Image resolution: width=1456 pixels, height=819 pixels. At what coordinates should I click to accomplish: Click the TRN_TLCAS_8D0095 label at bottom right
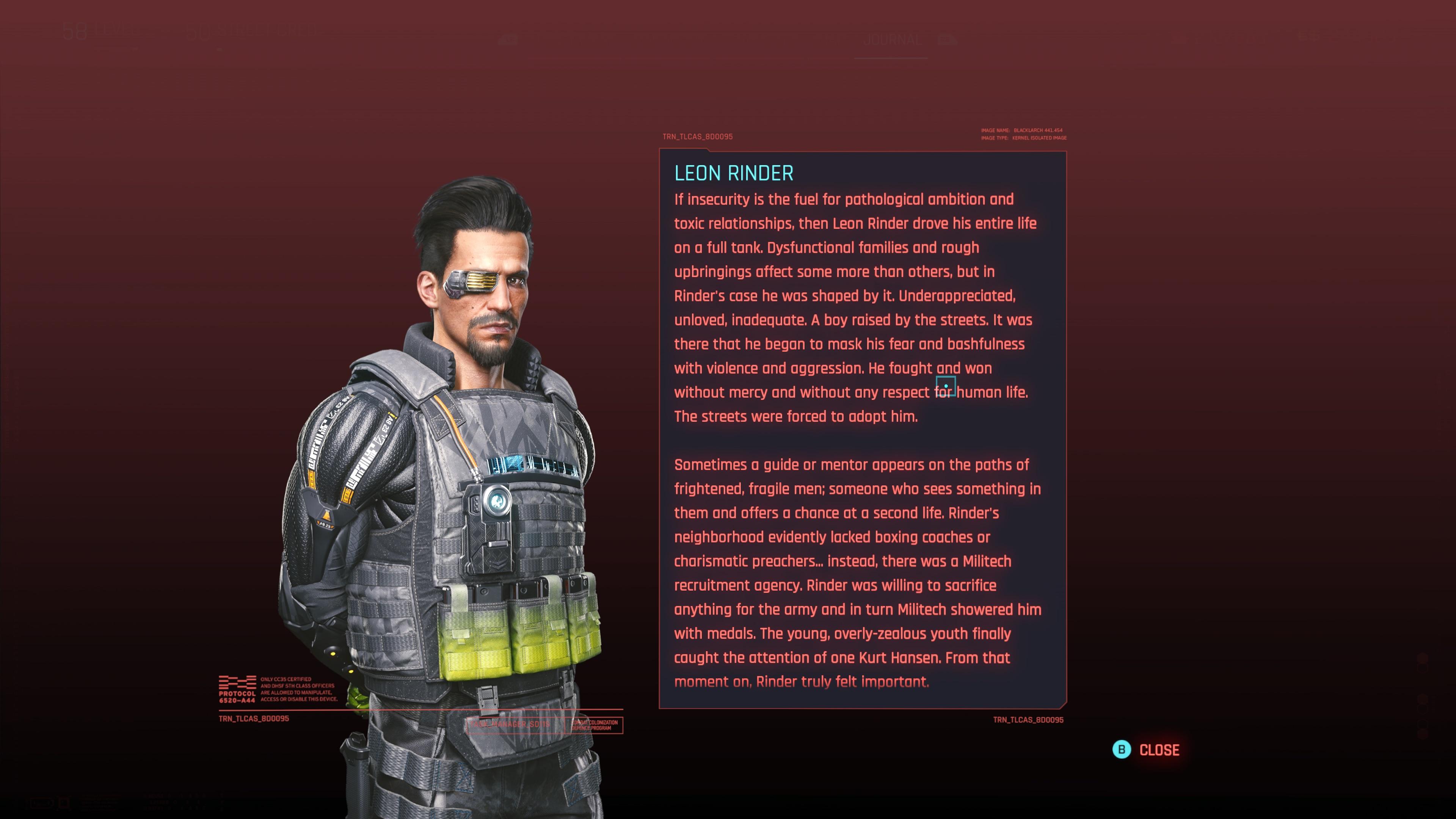(1028, 720)
